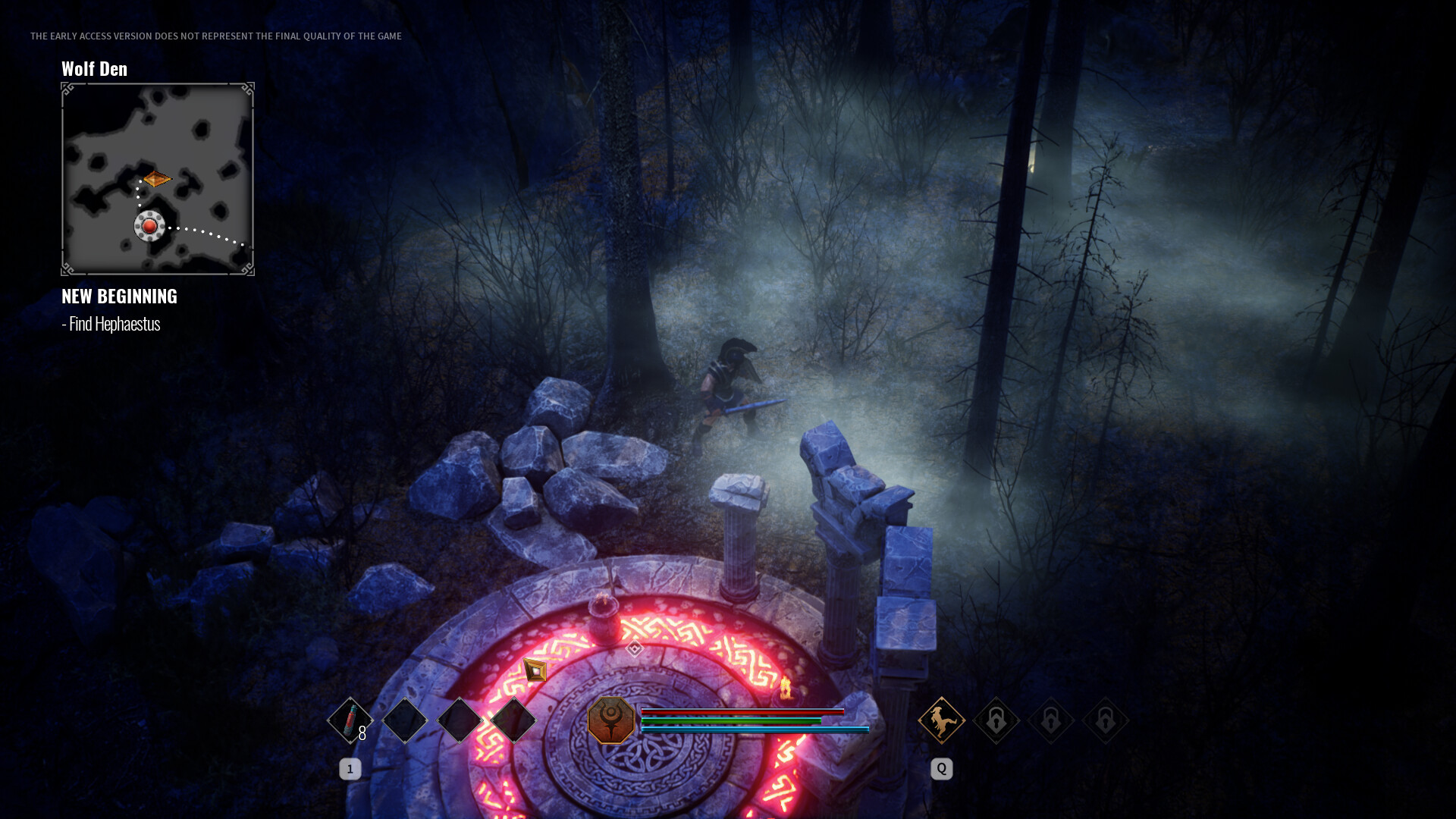Select the red potion hotbar slot
The height and width of the screenshot is (819, 1456).
point(350,720)
